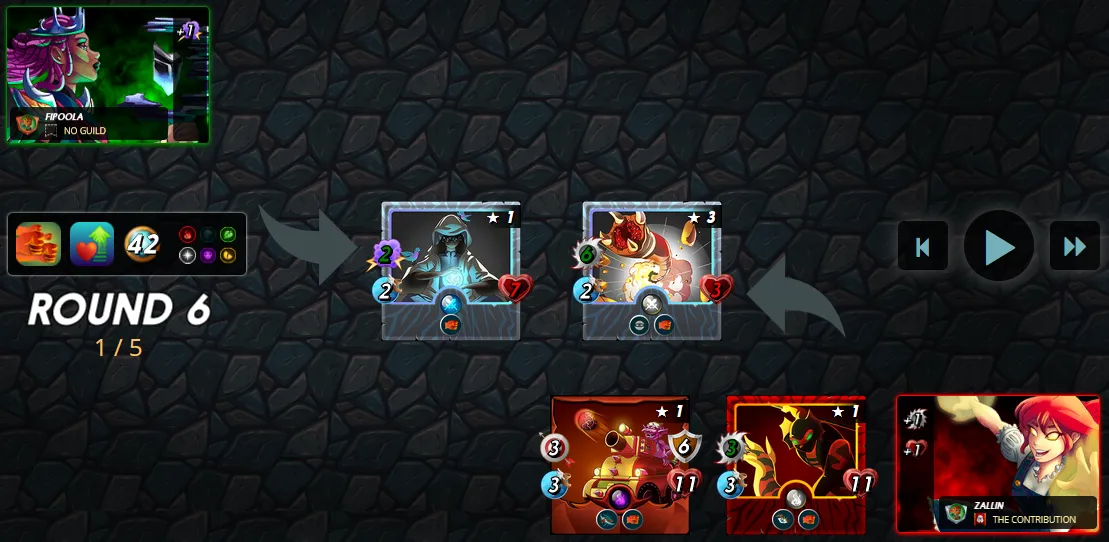Inspect the heart with green arrow ruleset icon
This screenshot has height=542, width=1109.
pos(92,244)
